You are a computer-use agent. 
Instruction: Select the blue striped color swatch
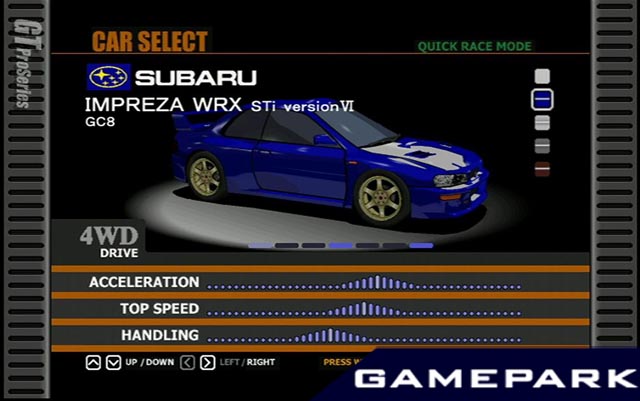(x=542, y=99)
